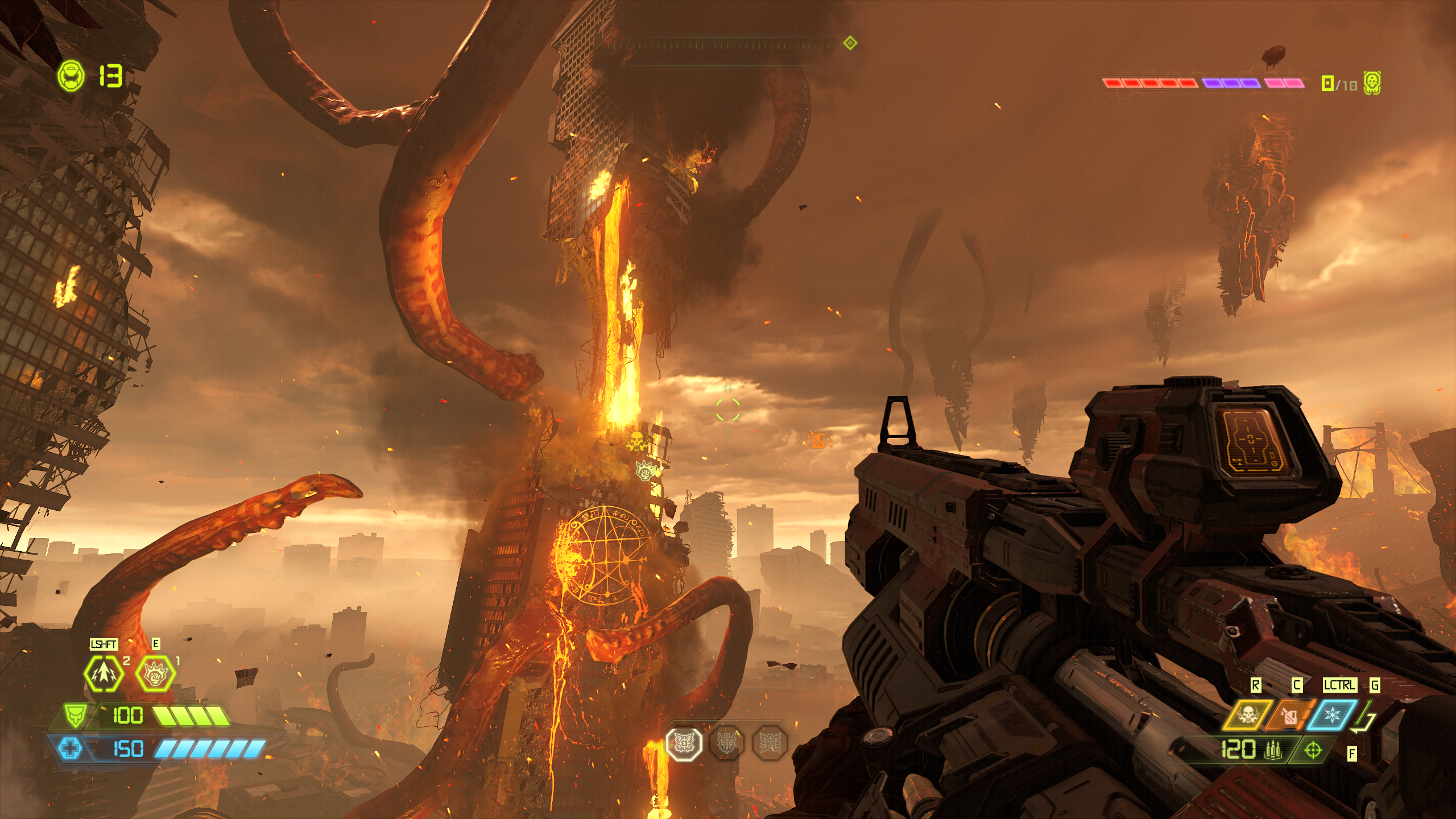Screen dimensions: 1456x819
Task: Click the green diamond compass objective marker
Action: pyautogui.click(x=850, y=43)
